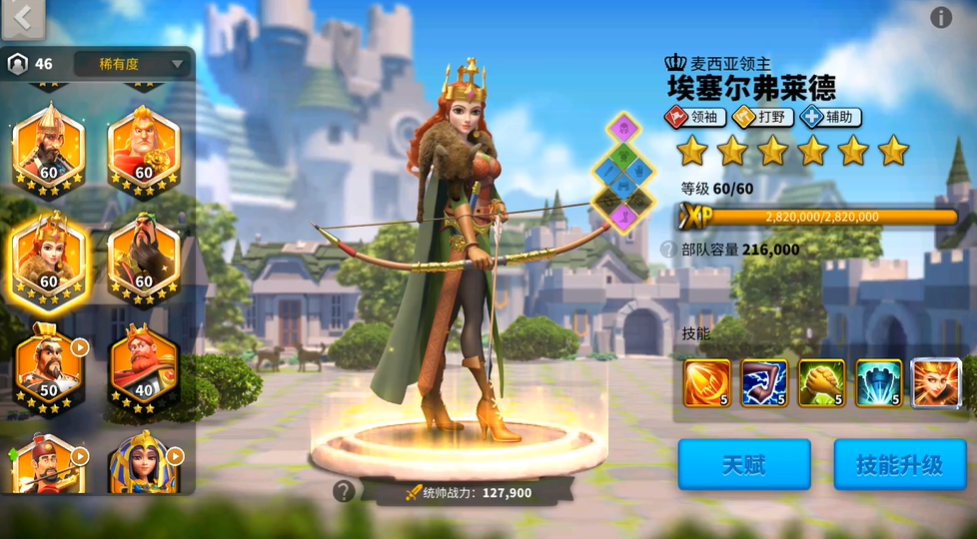Open the 天赋 talent screen

[743, 465]
